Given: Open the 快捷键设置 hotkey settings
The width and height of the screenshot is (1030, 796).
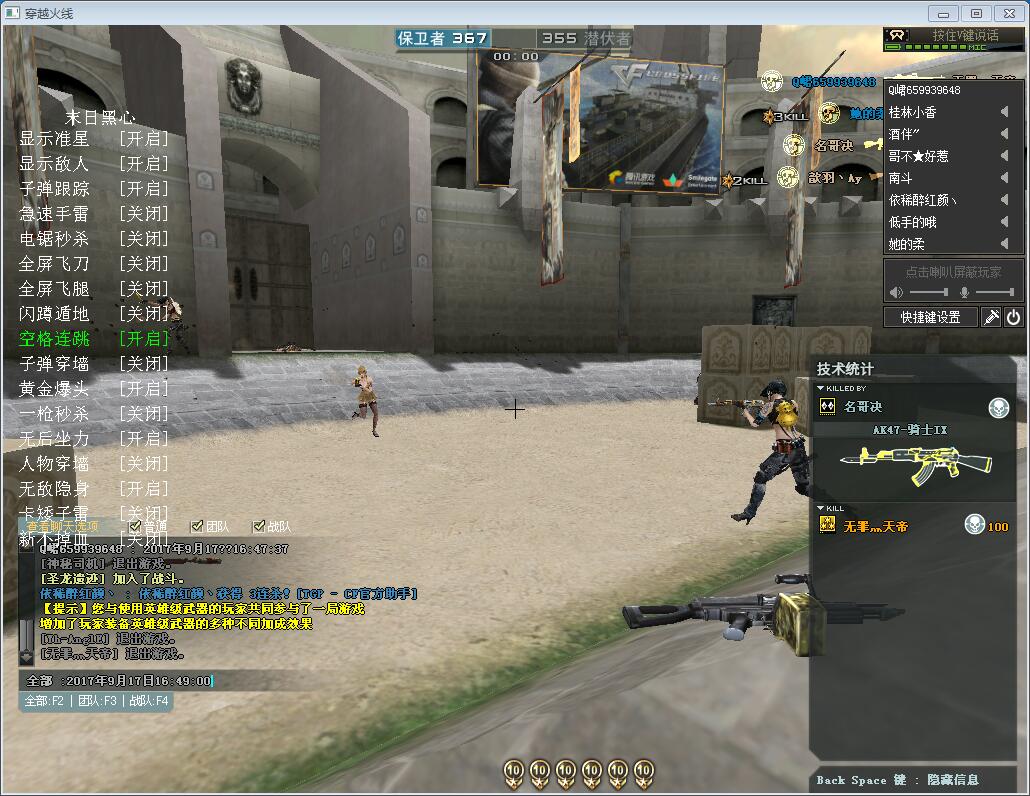Looking at the screenshot, I should [930, 317].
